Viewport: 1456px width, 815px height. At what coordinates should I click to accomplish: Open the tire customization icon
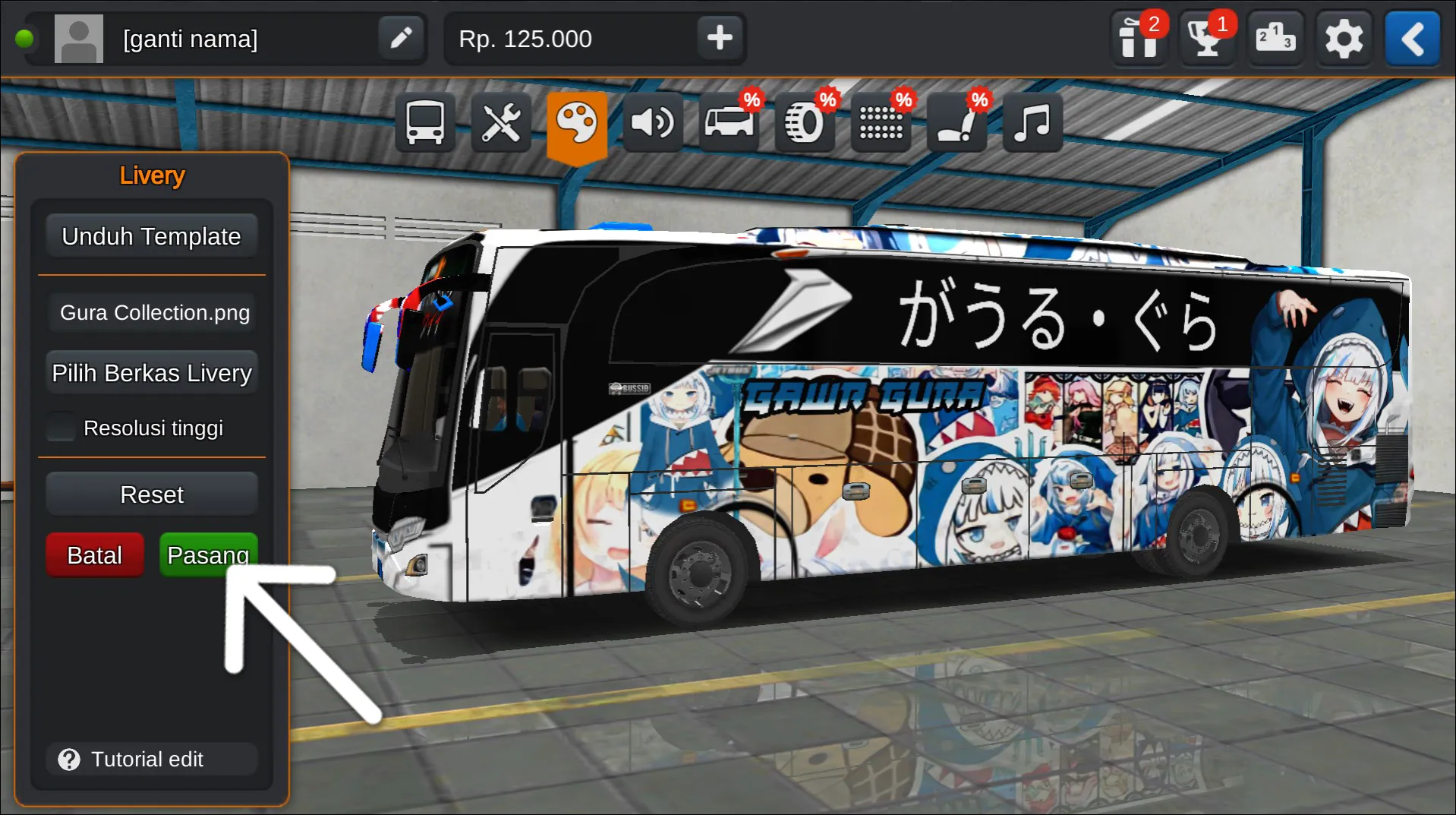pos(804,122)
